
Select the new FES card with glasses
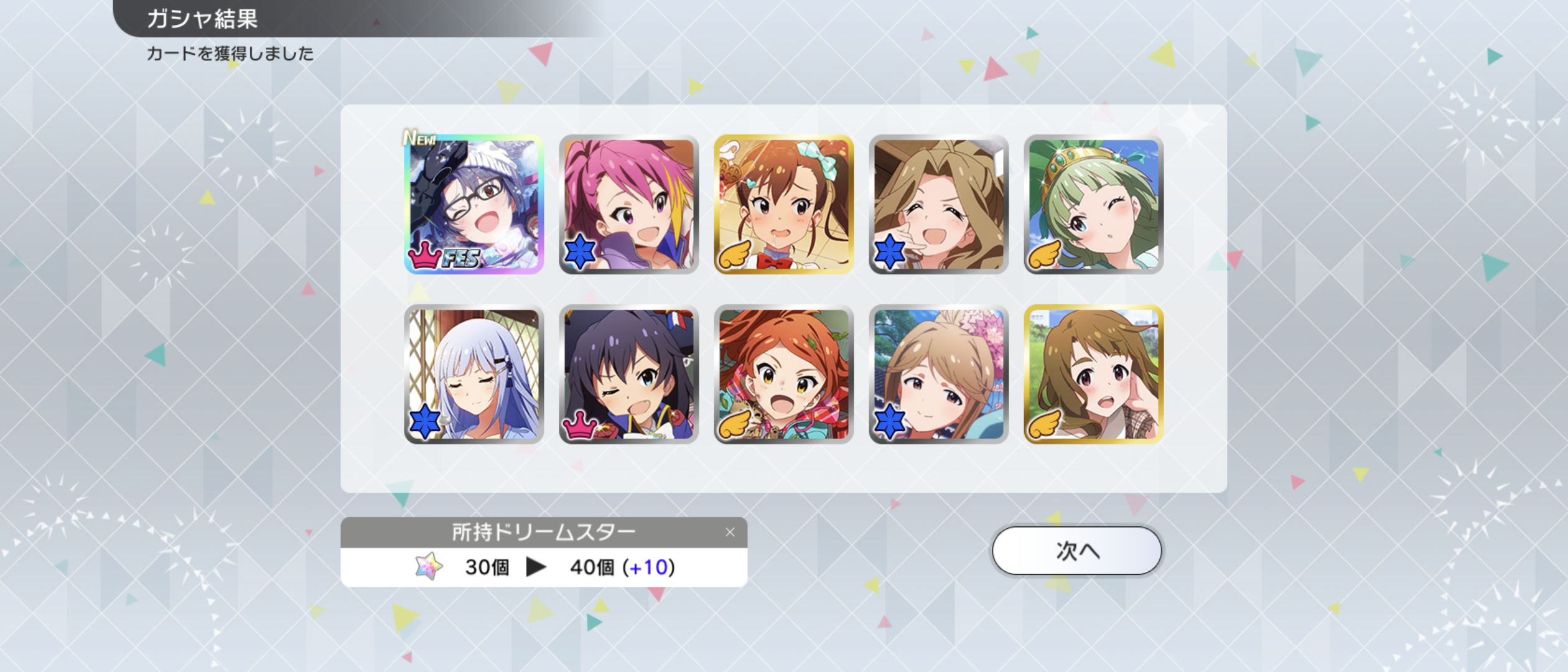(474, 204)
